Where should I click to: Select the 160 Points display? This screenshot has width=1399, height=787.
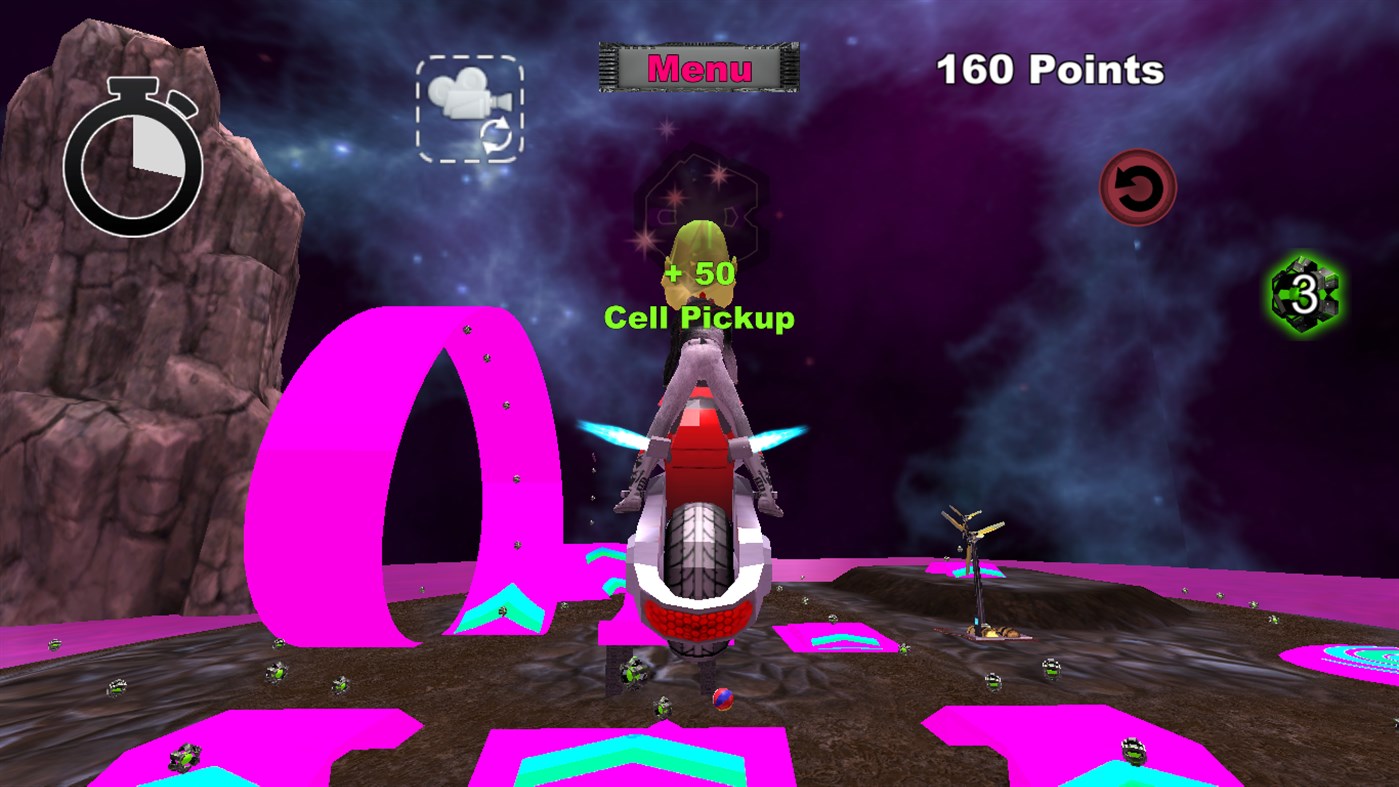(x=1051, y=66)
